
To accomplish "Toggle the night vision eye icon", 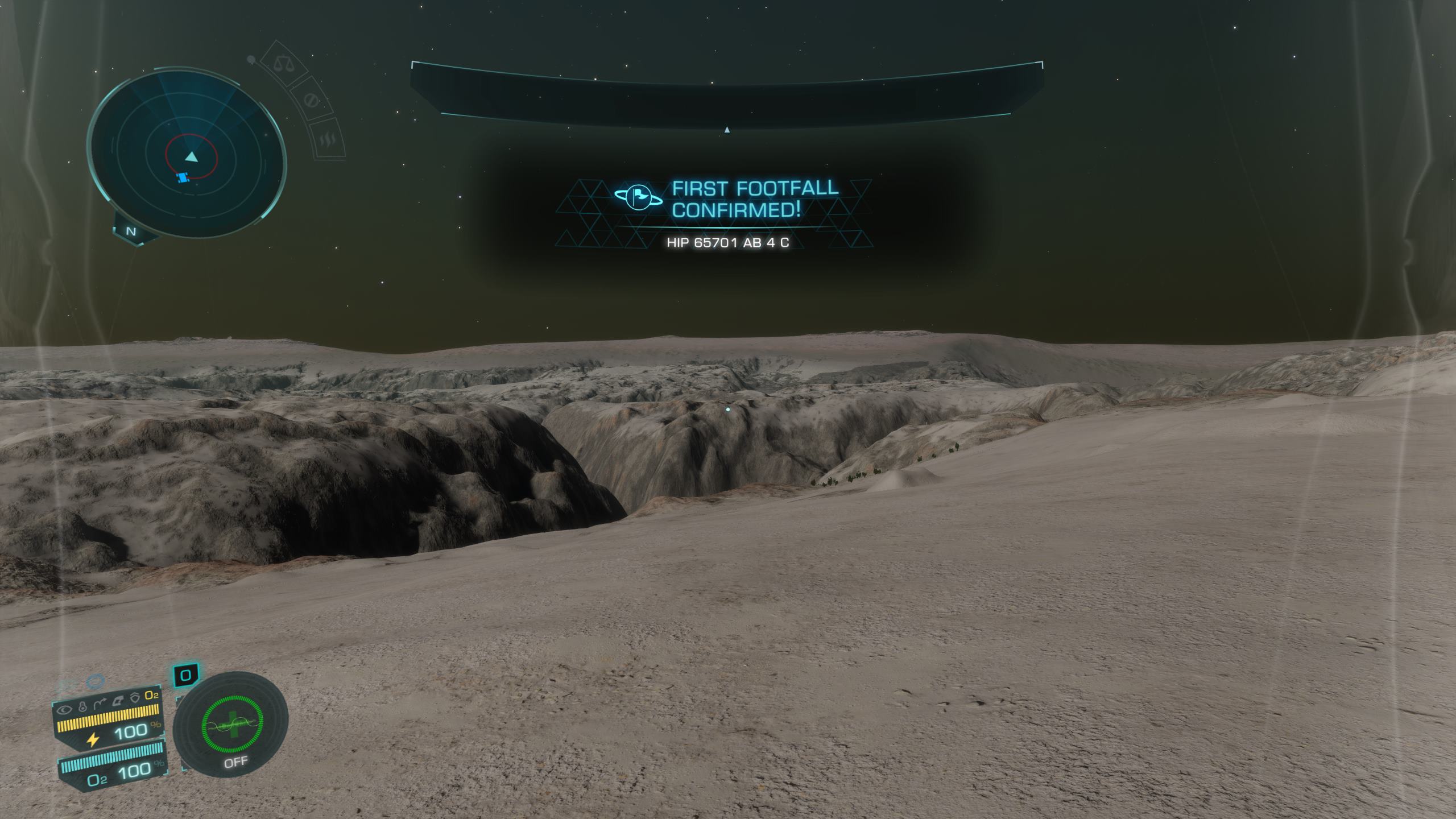I will 65,709.
